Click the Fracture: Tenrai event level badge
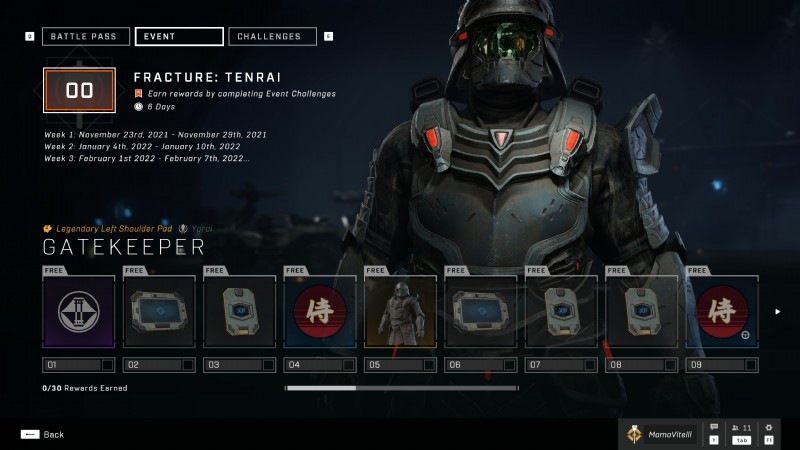The width and height of the screenshot is (800, 450). click(80, 91)
